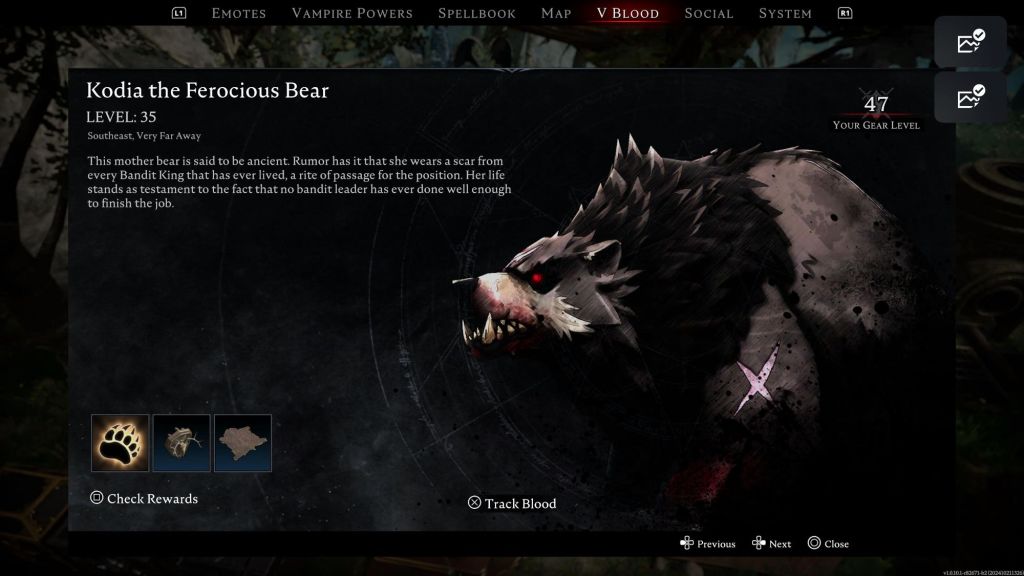Switch to the Emotes tab
Viewport: 1024px width, 576px height.
click(x=239, y=13)
